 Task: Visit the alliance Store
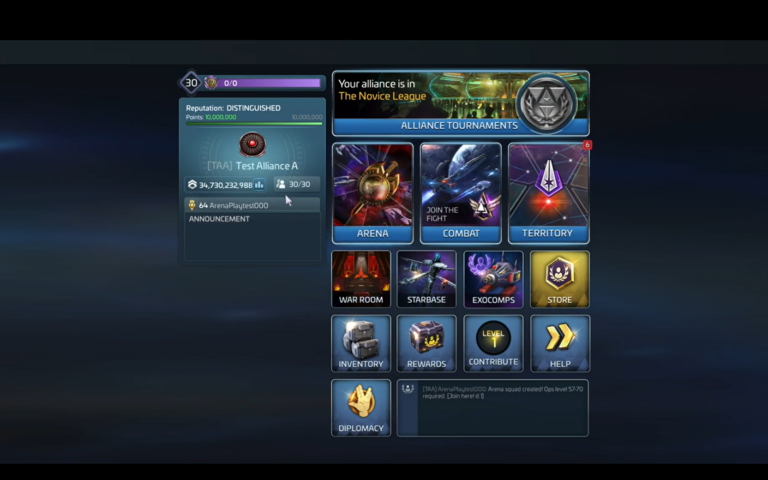[560, 279]
